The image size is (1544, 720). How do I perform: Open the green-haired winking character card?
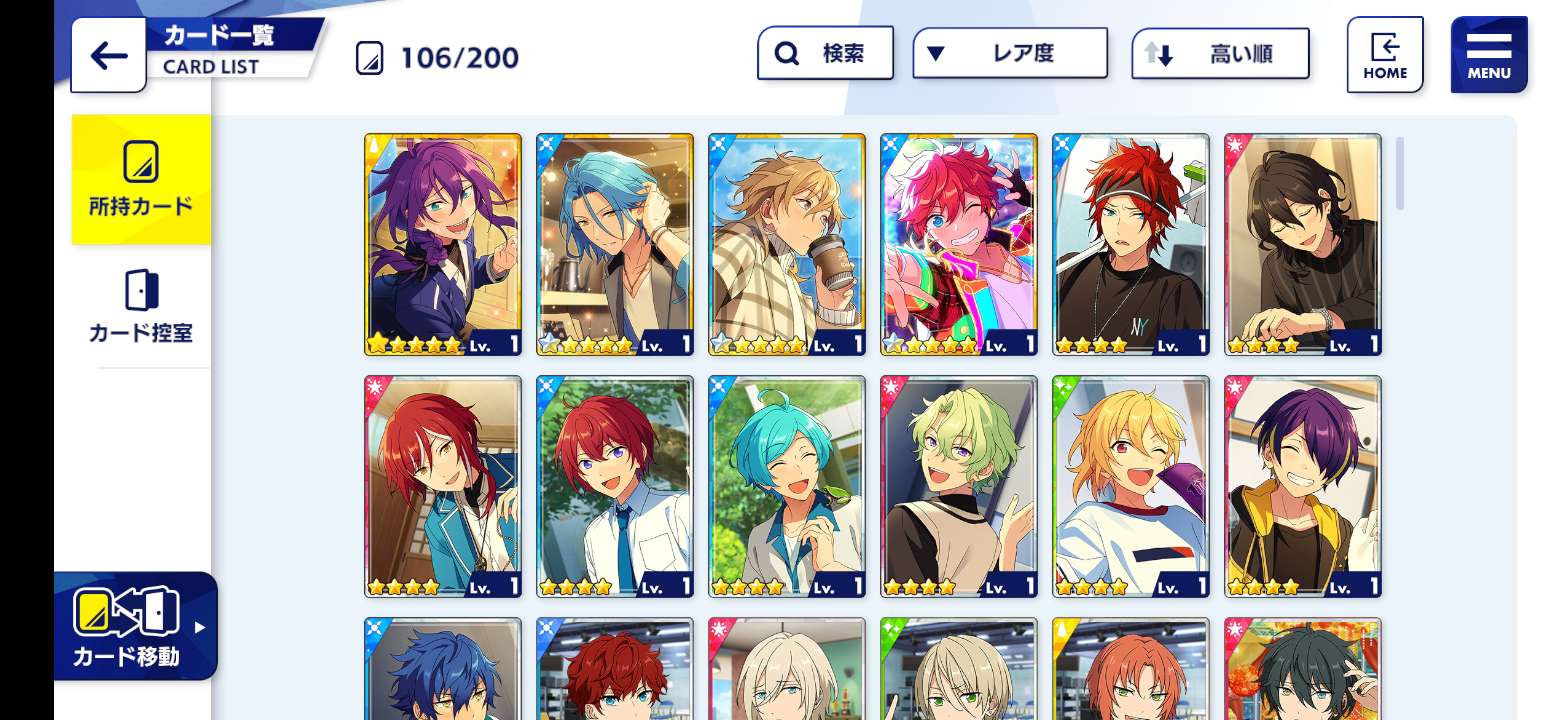pyautogui.click(x=957, y=487)
